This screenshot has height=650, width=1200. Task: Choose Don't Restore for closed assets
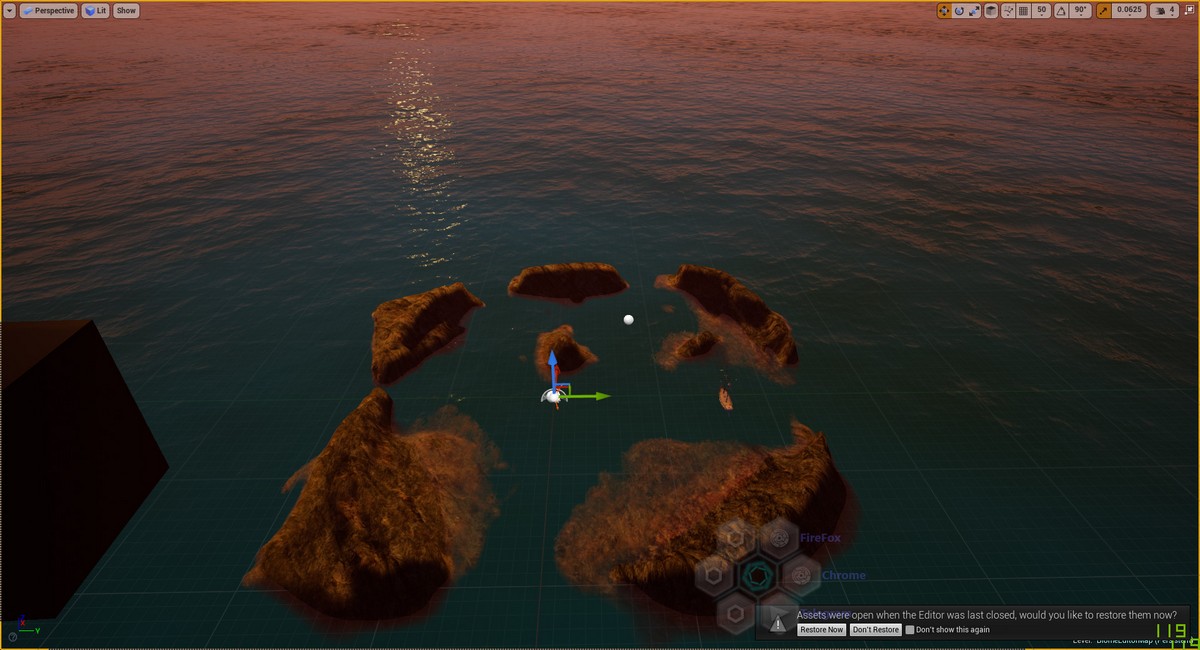pyautogui.click(x=875, y=630)
